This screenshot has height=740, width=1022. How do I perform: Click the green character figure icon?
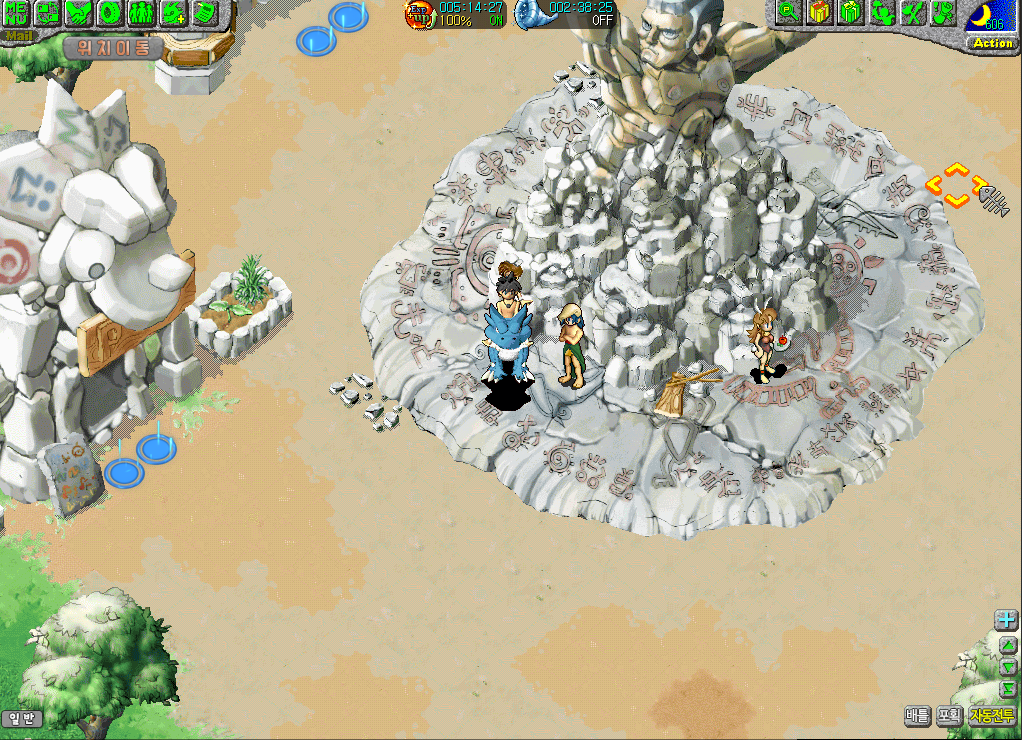click(881, 13)
